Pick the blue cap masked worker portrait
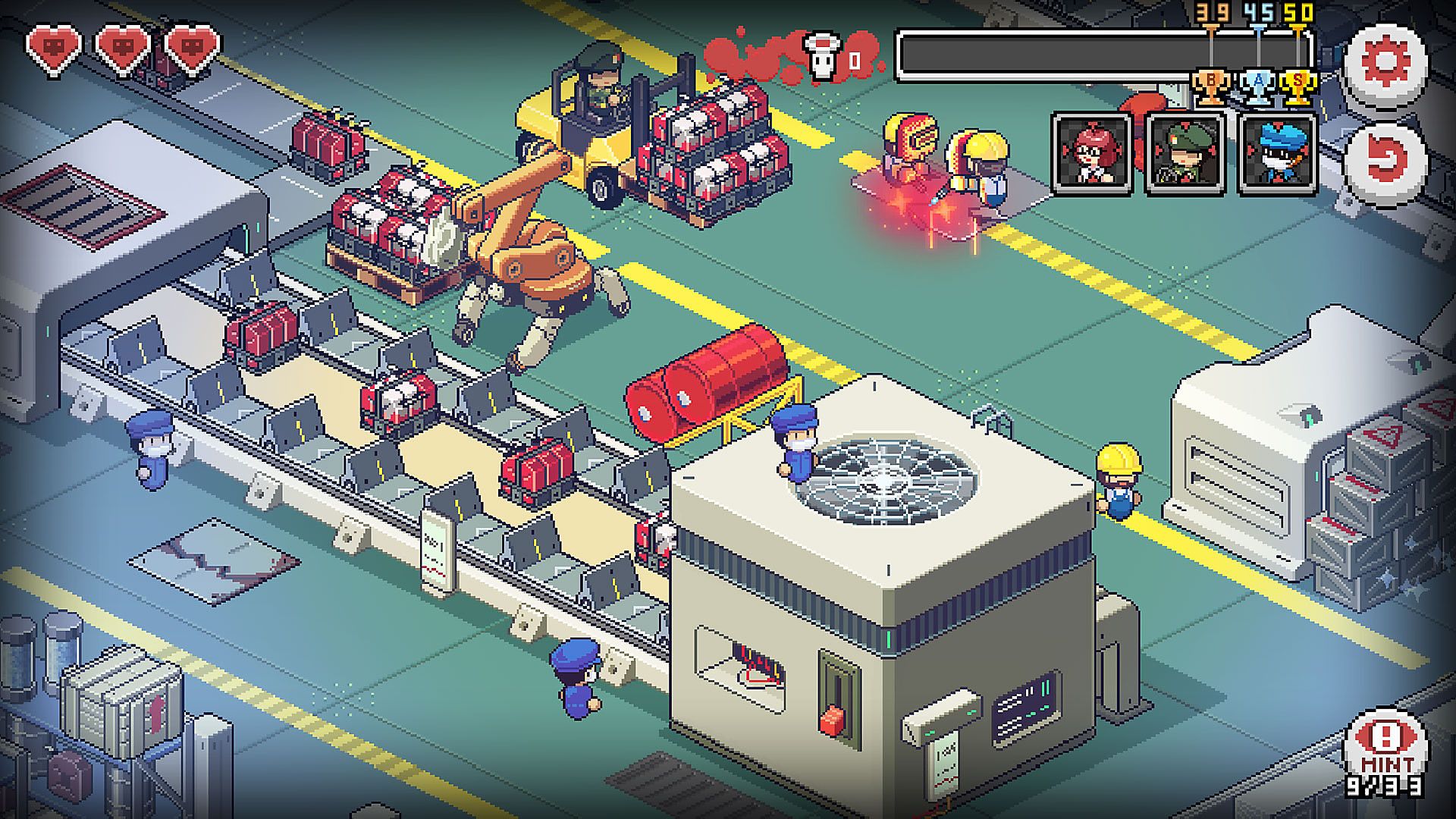Image resolution: width=1456 pixels, height=819 pixels. [1277, 155]
